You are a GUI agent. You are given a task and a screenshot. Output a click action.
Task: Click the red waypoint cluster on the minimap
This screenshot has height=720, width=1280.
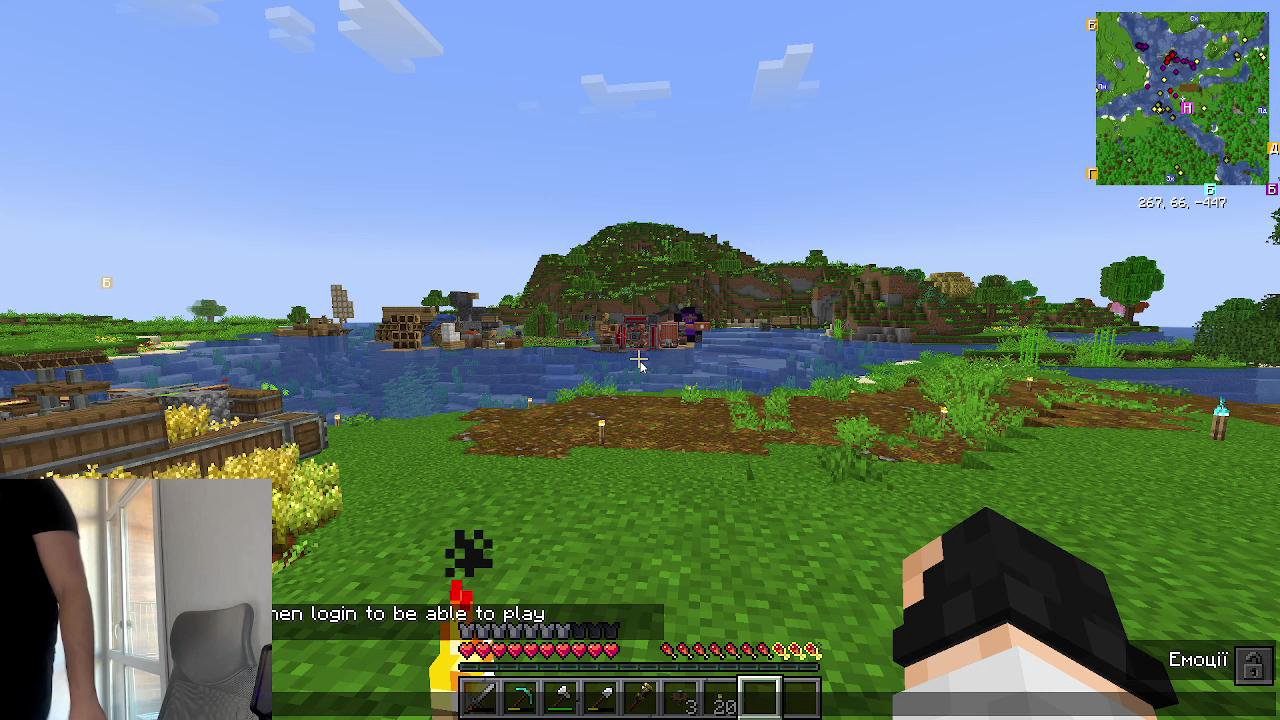coord(1172,58)
